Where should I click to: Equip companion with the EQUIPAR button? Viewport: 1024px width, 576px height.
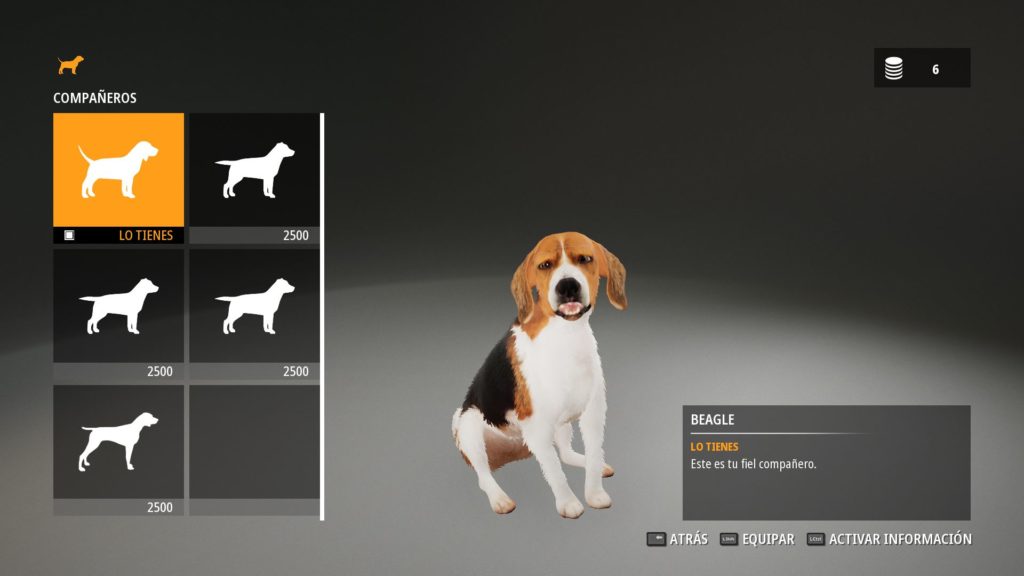coord(757,539)
